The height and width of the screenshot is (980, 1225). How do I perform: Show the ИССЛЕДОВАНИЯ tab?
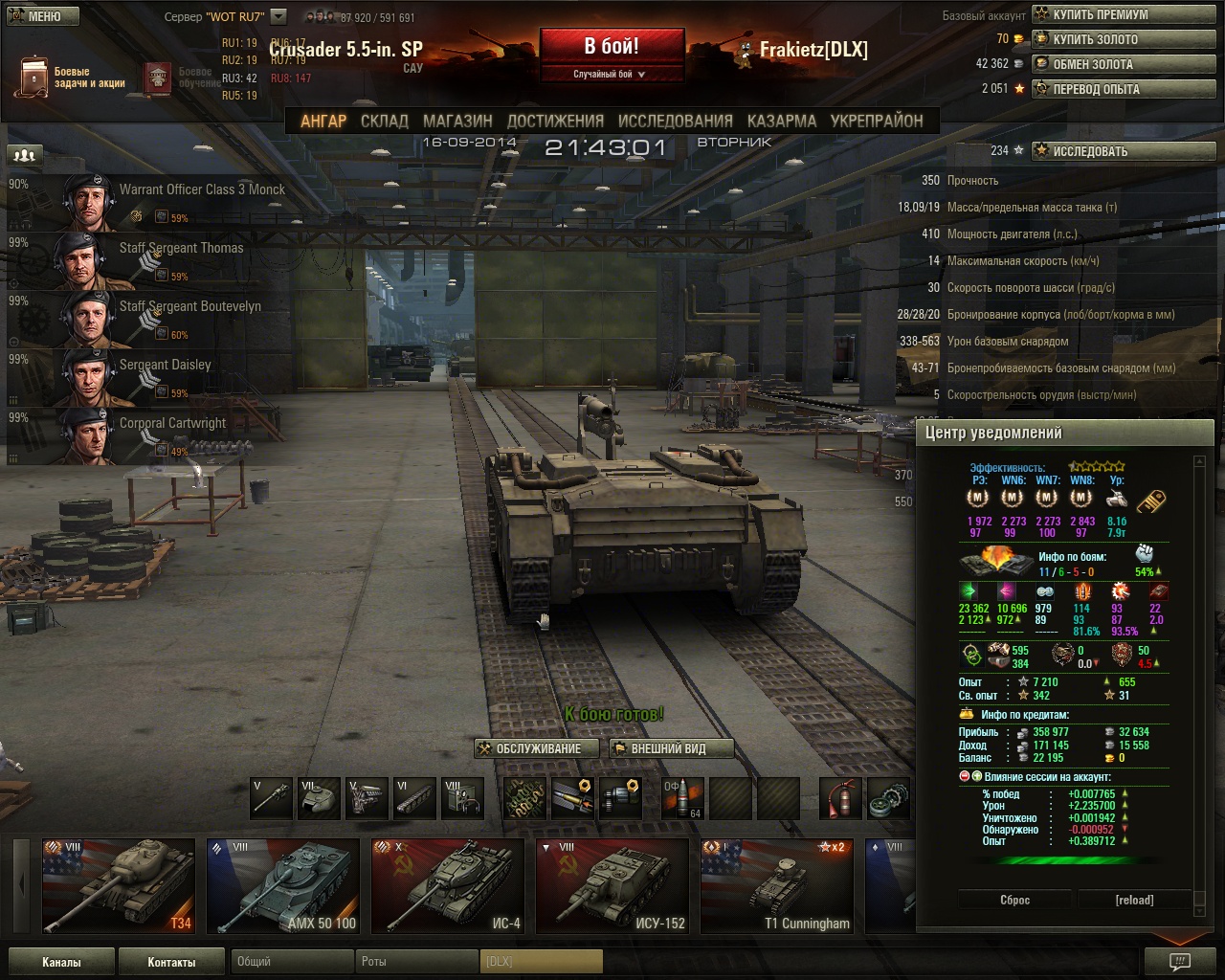coord(675,122)
